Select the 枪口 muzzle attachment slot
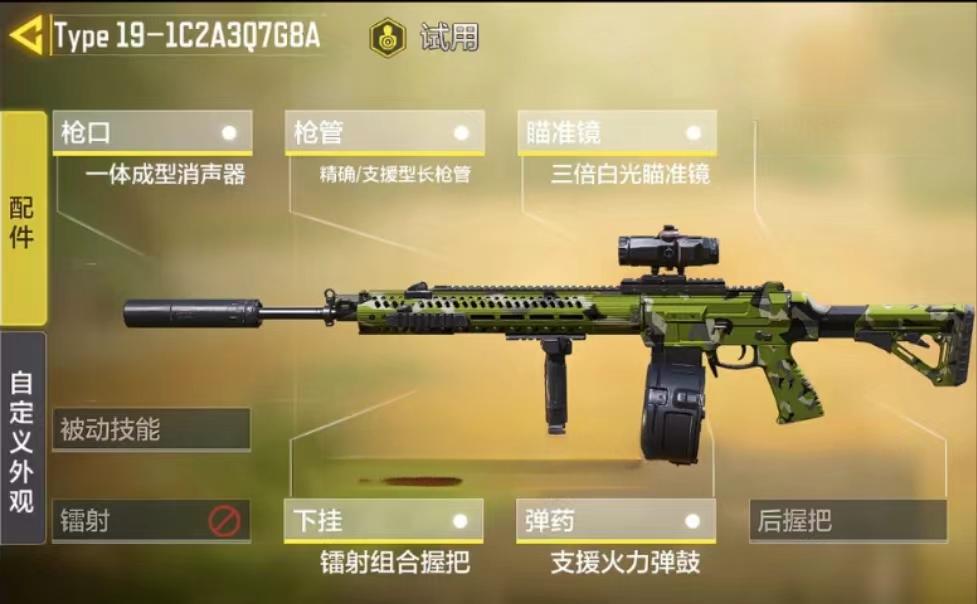Viewport: 977px width, 604px height. [x=152, y=133]
